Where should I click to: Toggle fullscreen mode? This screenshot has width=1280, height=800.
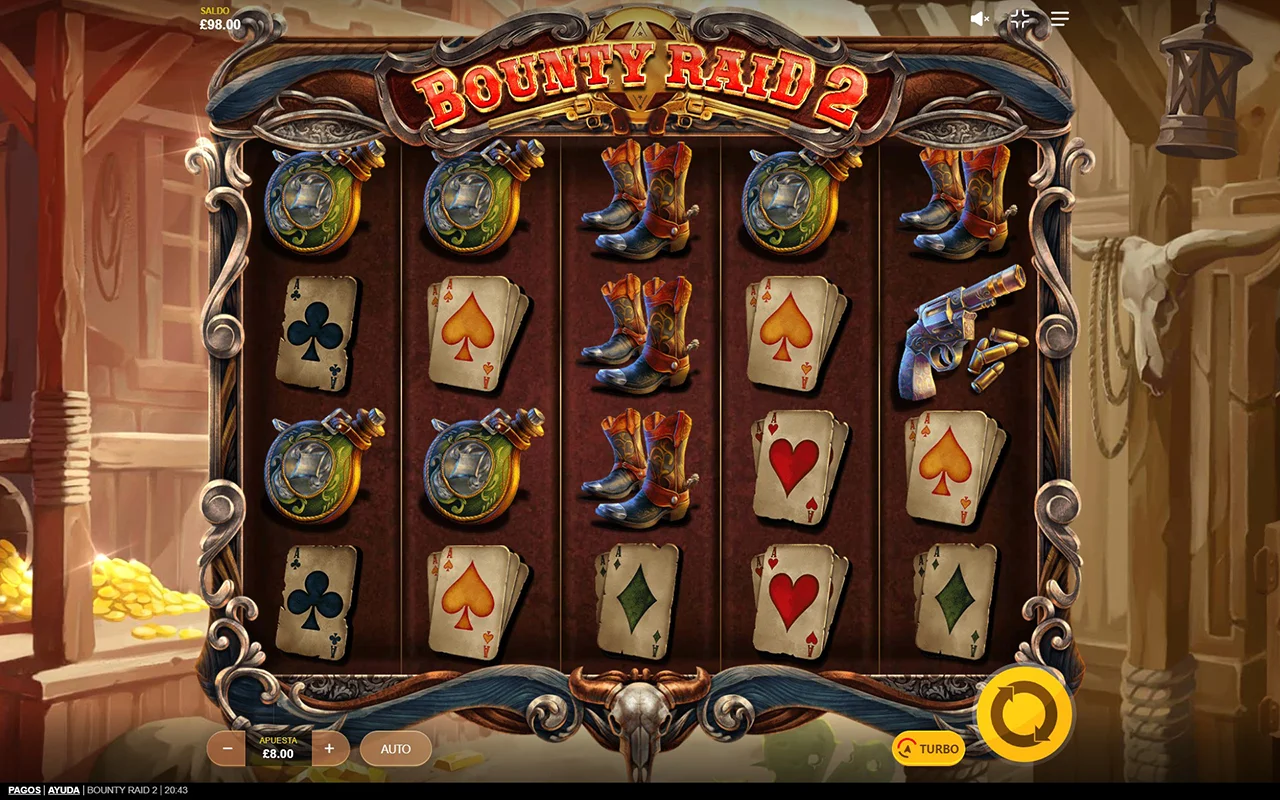click(x=1020, y=19)
